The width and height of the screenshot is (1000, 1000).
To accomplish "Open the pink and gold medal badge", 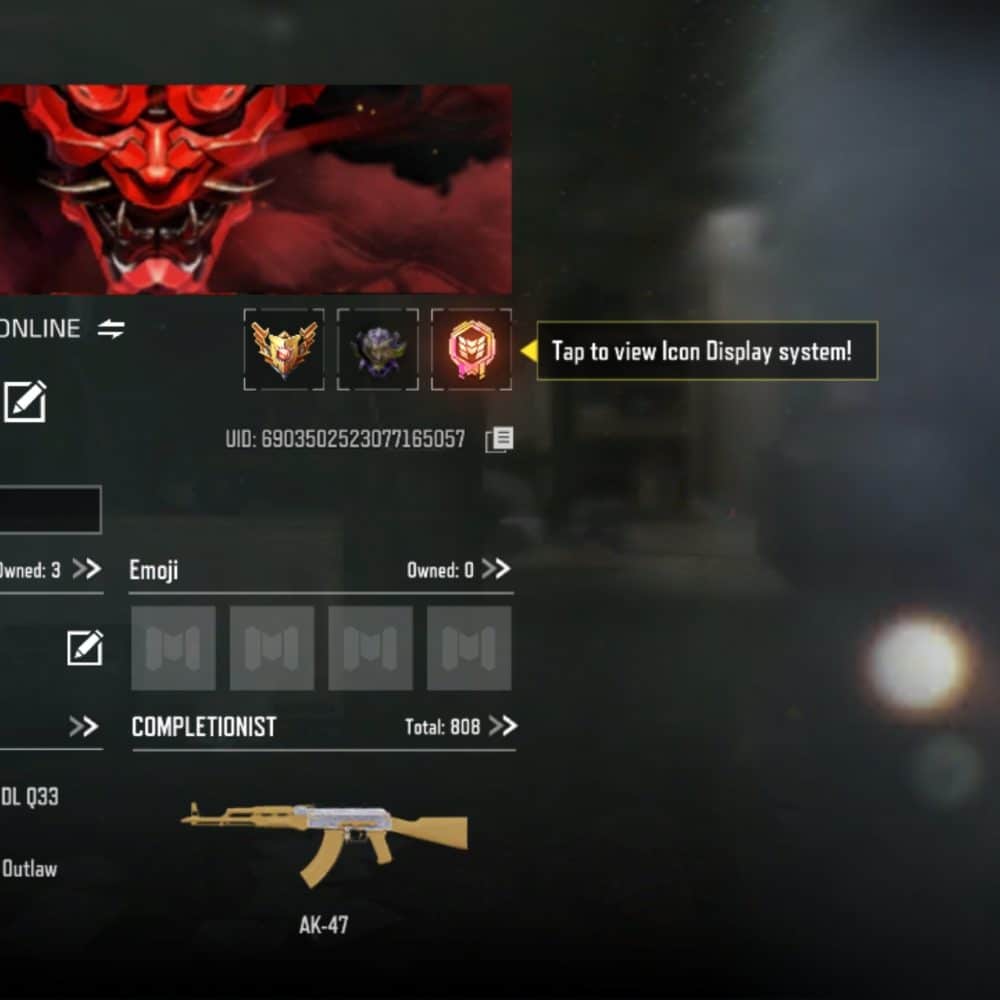I will 471,349.
